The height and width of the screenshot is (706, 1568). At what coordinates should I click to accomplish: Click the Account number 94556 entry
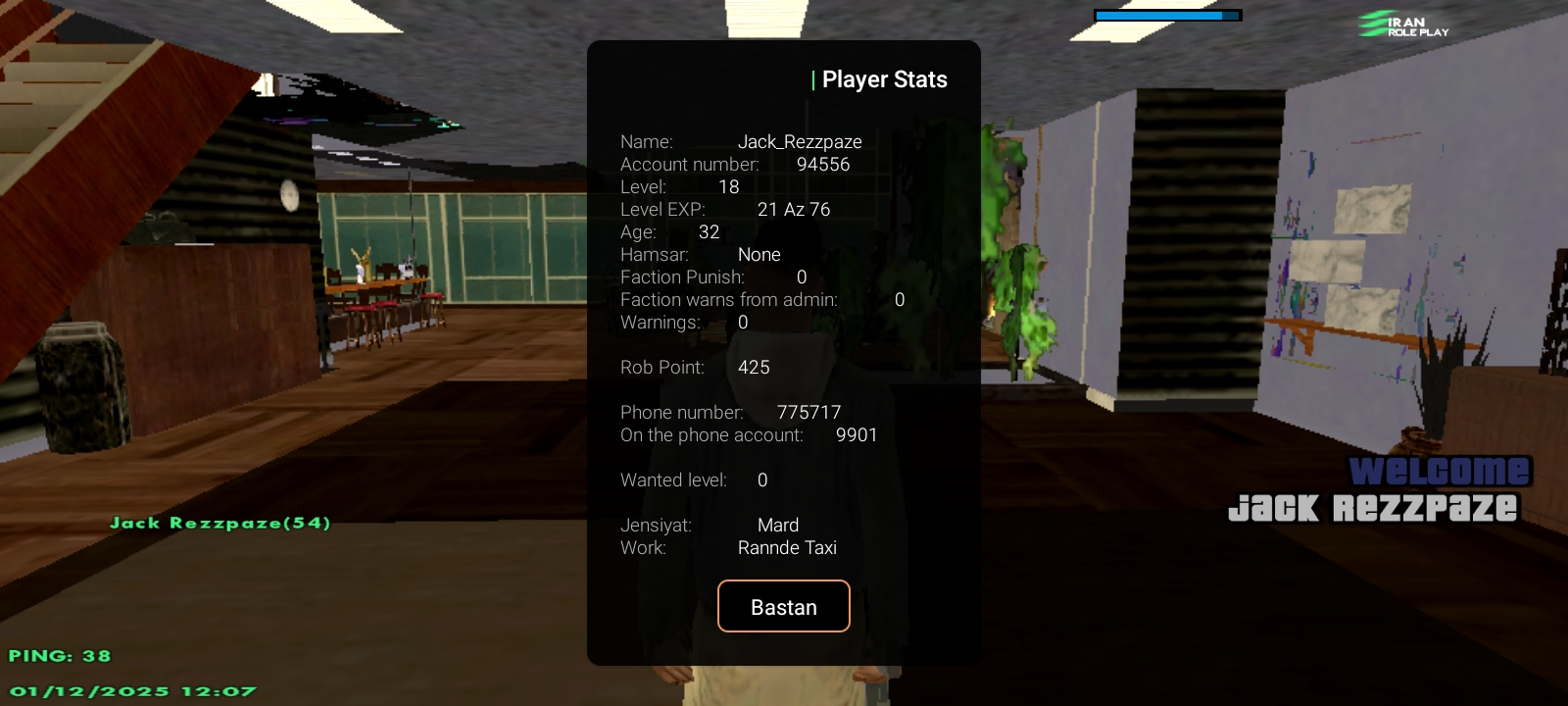pos(733,164)
